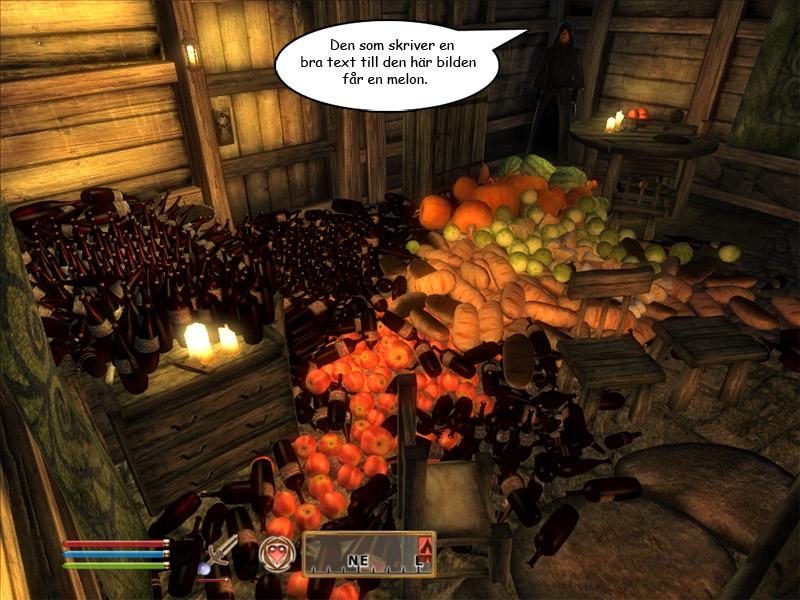Select the heart-shaped active spell icon
Screen dimensions: 800x600
tap(275, 553)
